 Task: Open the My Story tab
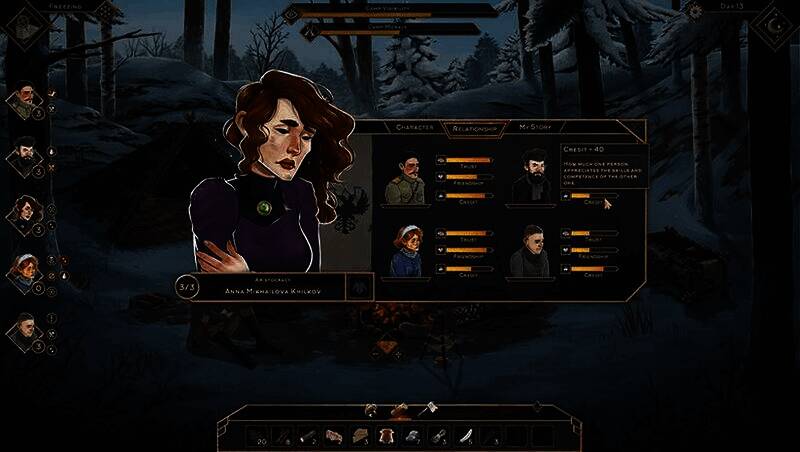tap(535, 127)
